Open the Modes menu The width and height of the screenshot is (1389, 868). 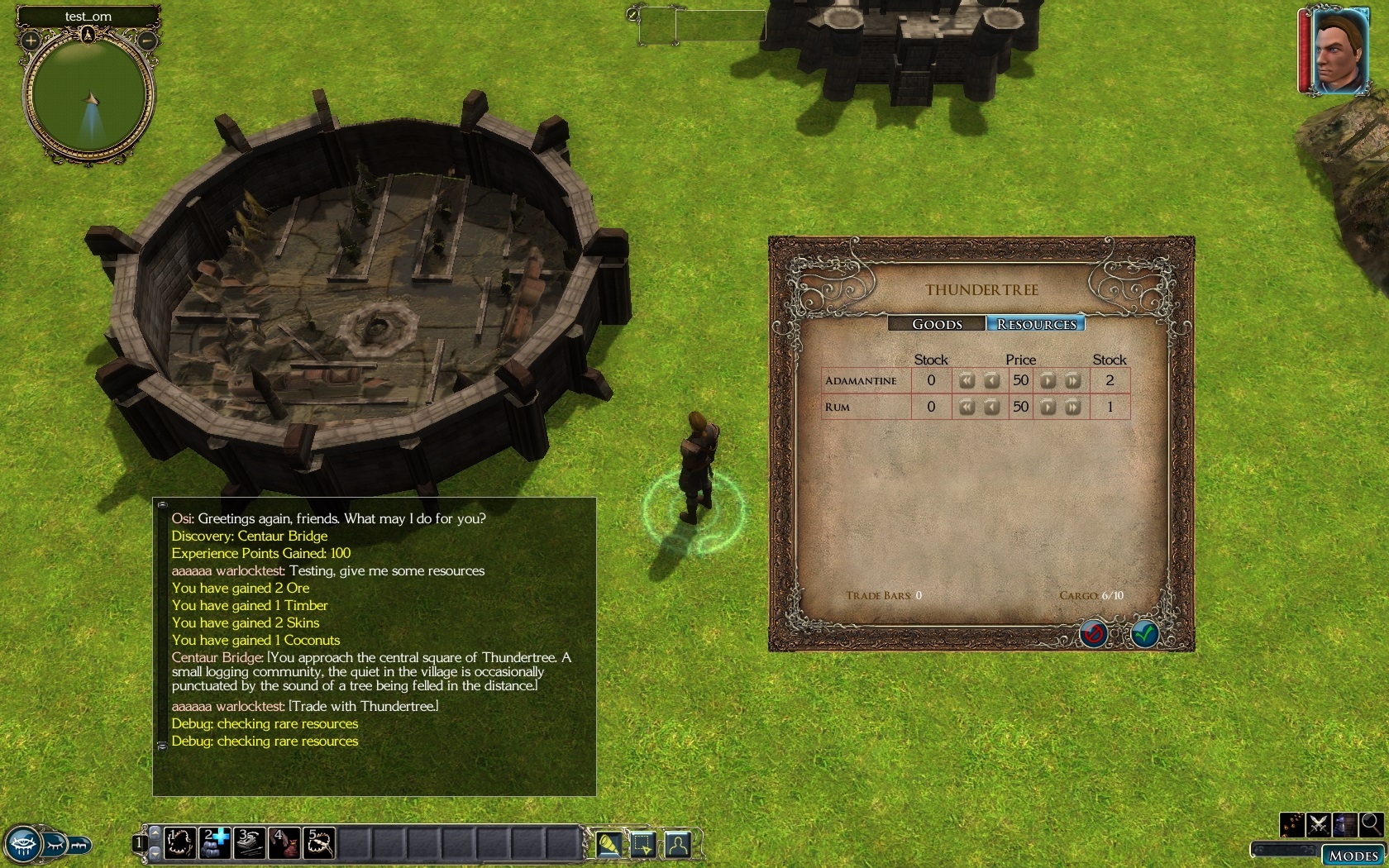pyautogui.click(x=1353, y=856)
